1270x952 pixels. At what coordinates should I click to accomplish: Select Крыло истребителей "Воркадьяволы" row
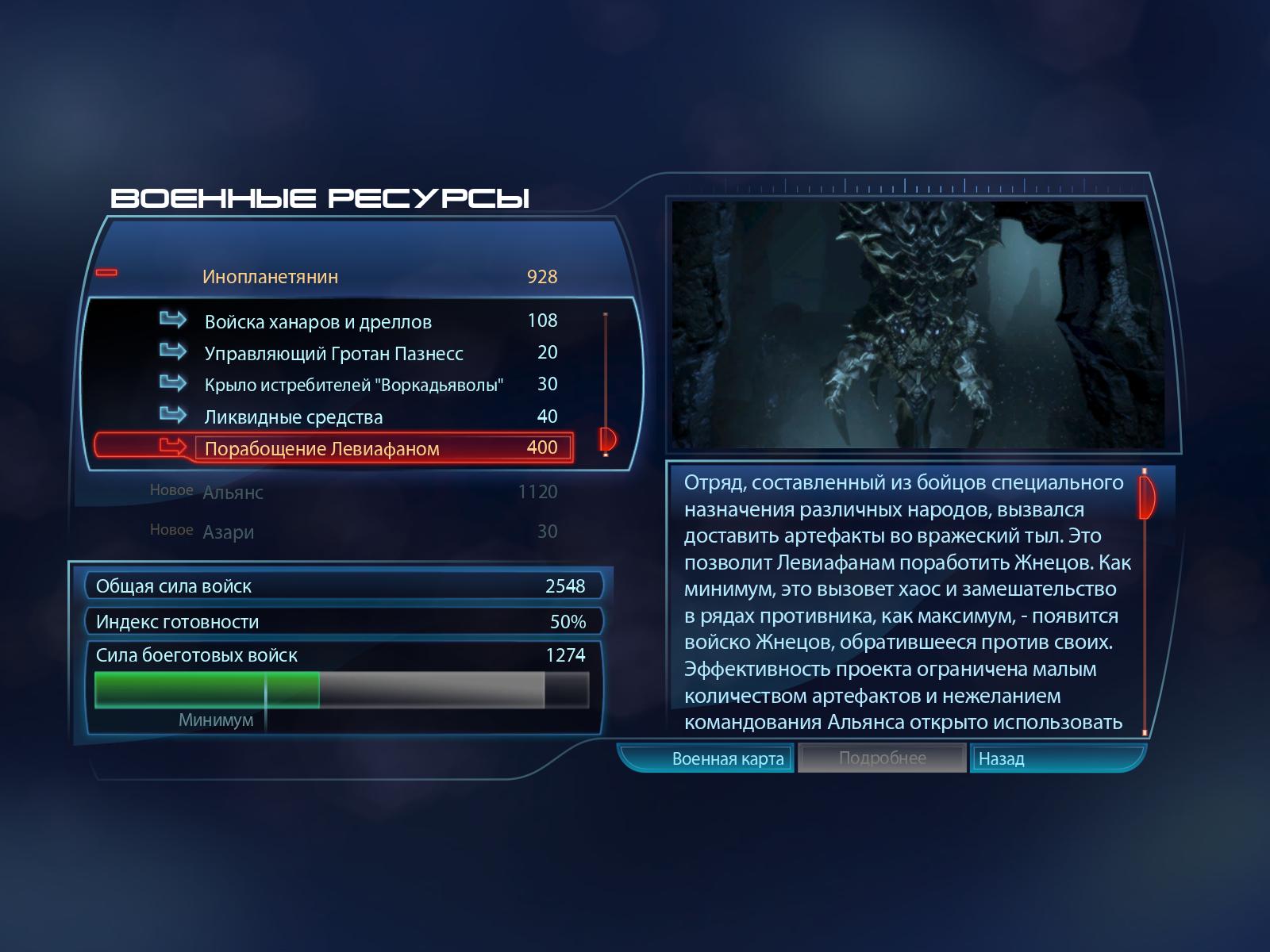pos(353,386)
